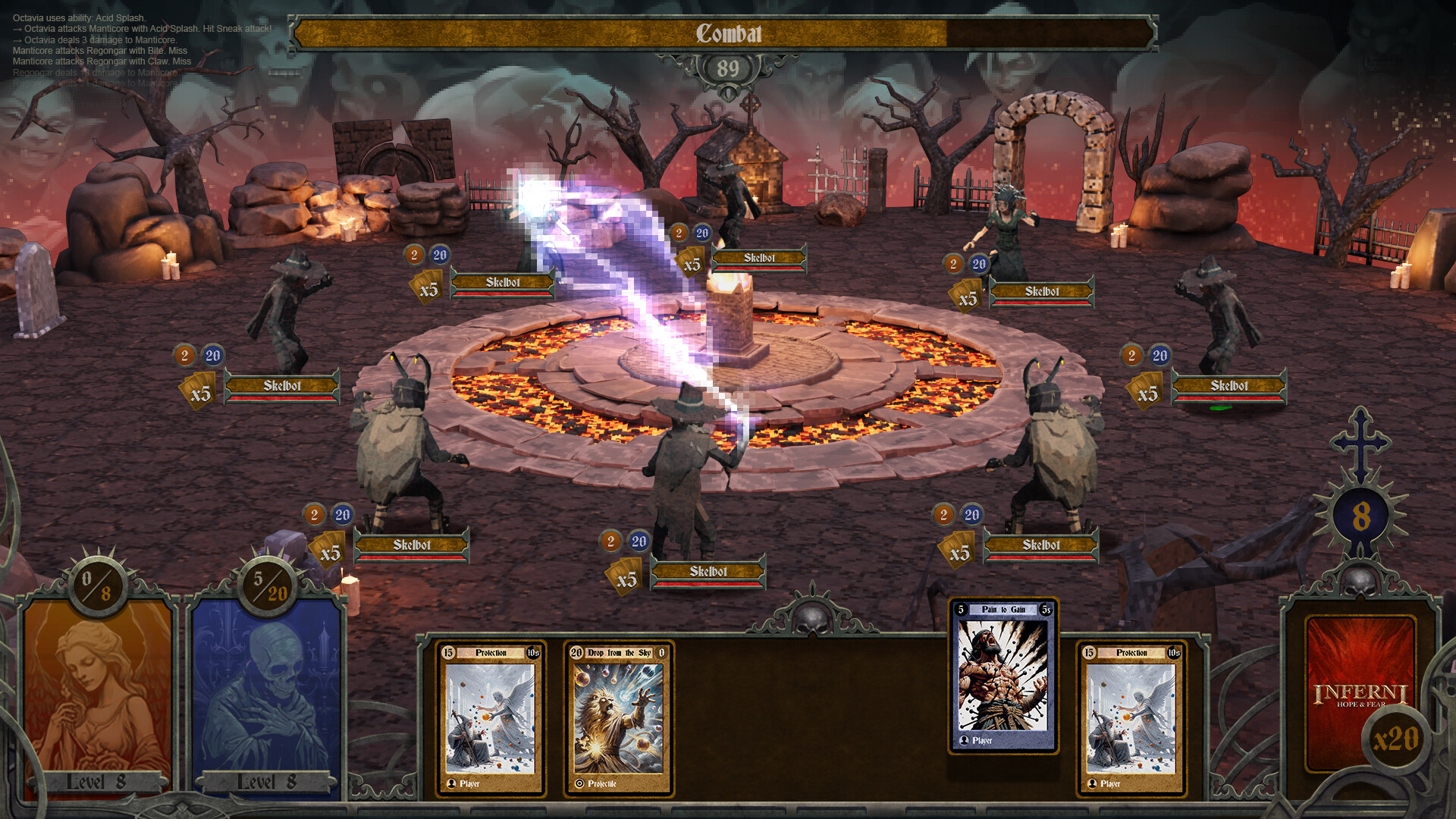Click the 10s duration badge on the Protection card
The height and width of the screenshot is (819, 1456).
(x=532, y=652)
